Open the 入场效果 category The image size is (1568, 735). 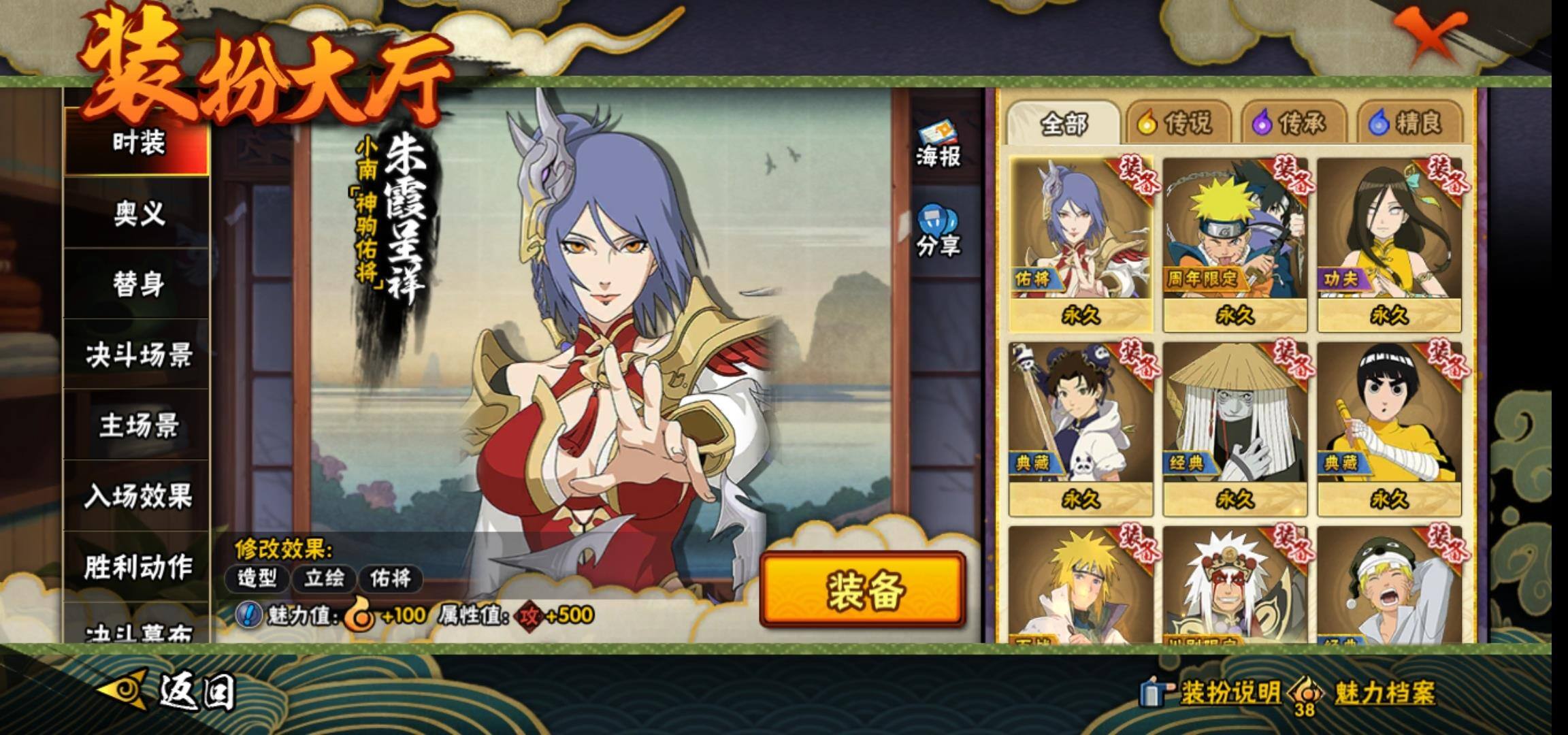138,496
